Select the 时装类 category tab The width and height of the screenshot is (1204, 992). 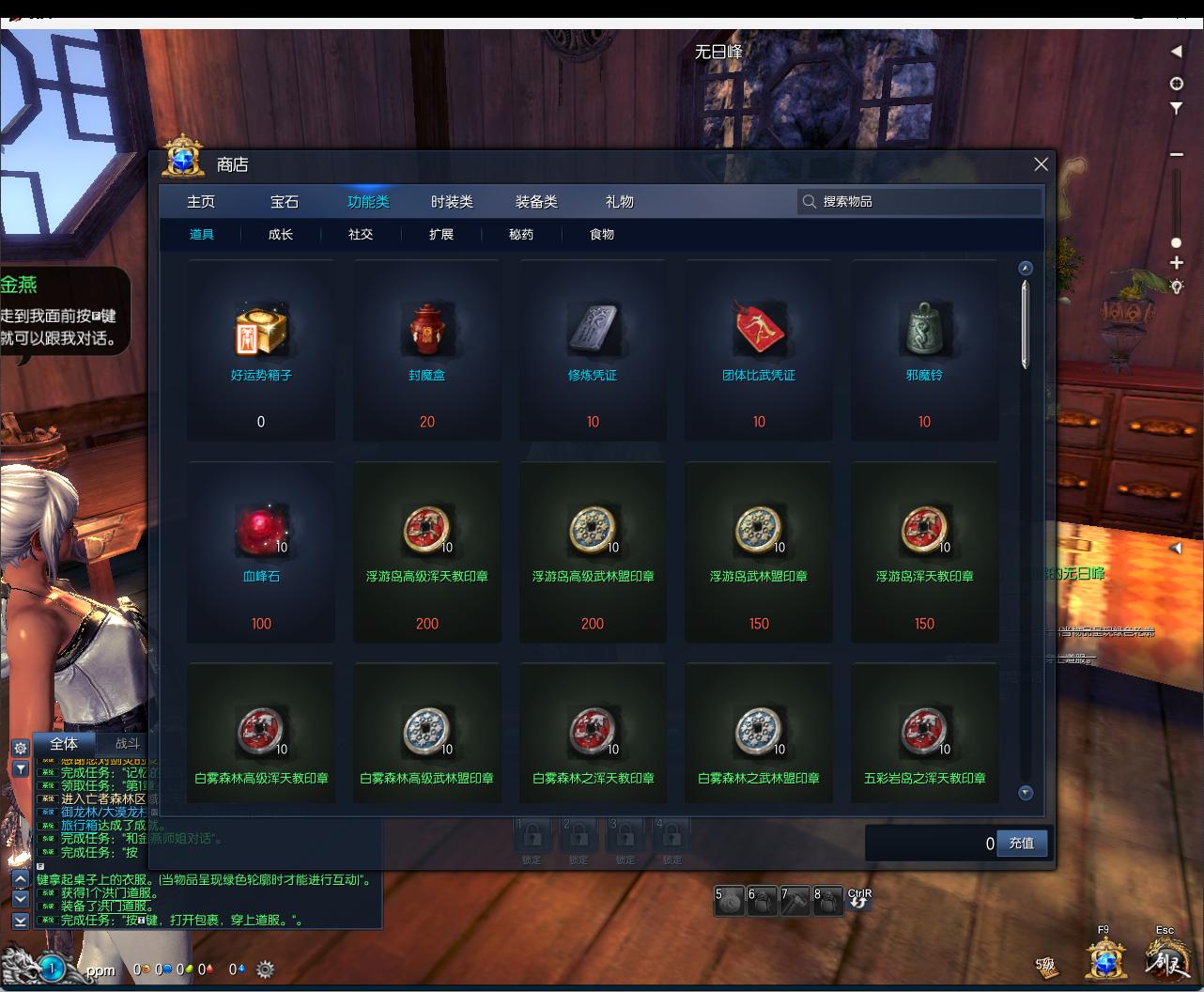pyautogui.click(x=452, y=202)
